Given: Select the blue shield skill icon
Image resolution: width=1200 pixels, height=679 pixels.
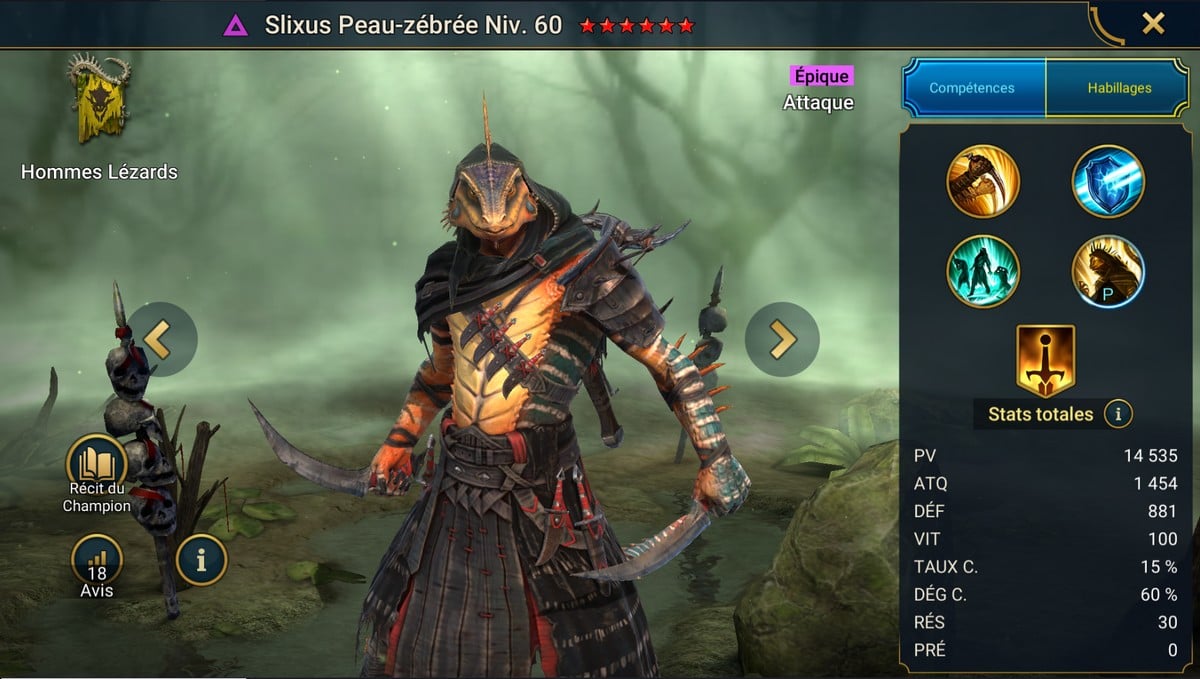Looking at the screenshot, I should [1108, 181].
